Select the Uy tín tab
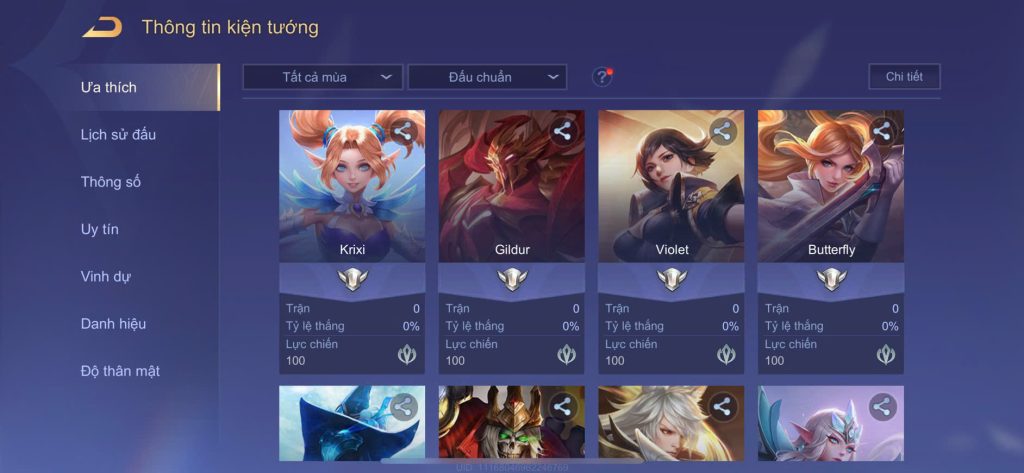 100,229
